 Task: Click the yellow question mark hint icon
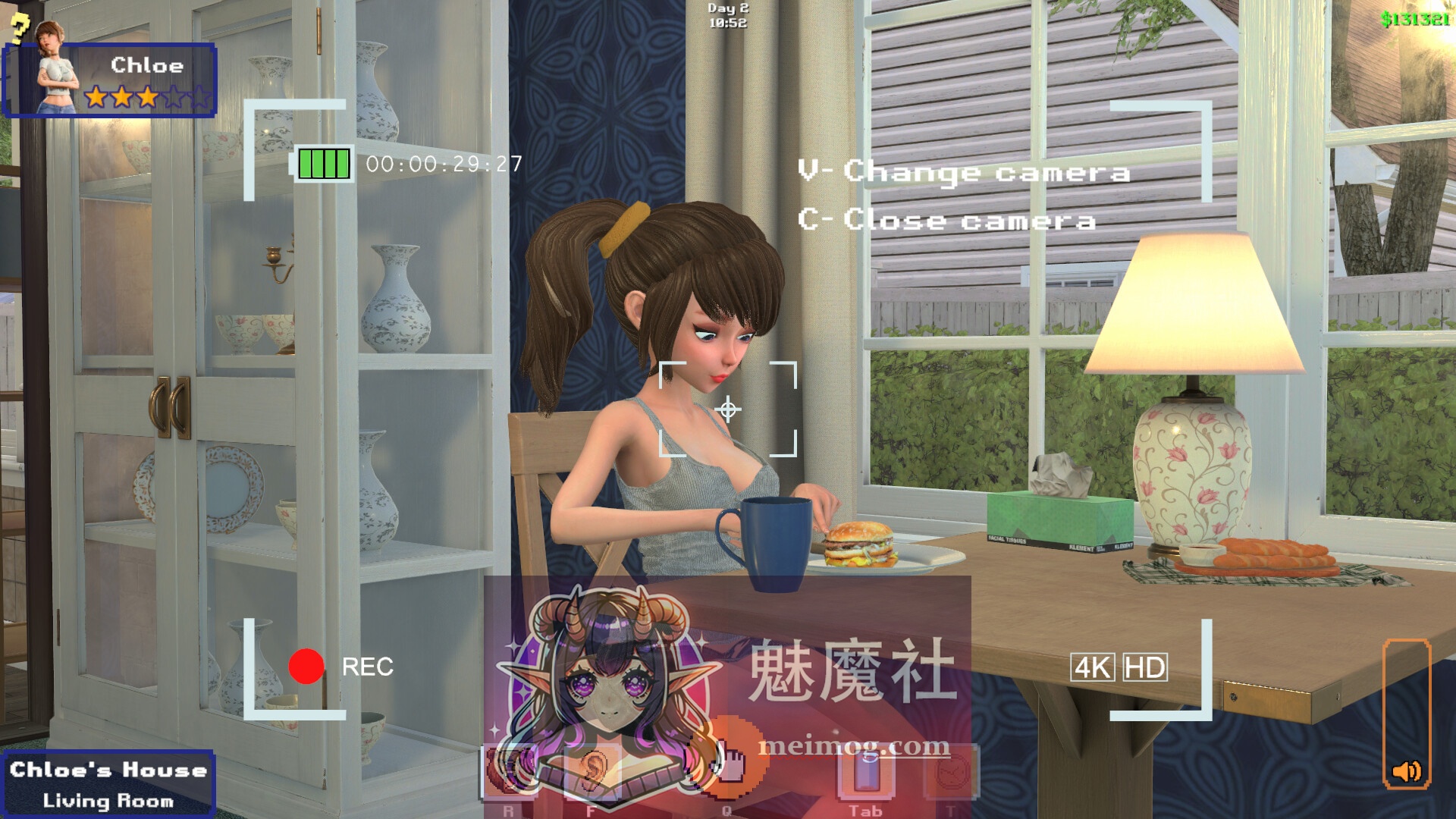[20, 27]
